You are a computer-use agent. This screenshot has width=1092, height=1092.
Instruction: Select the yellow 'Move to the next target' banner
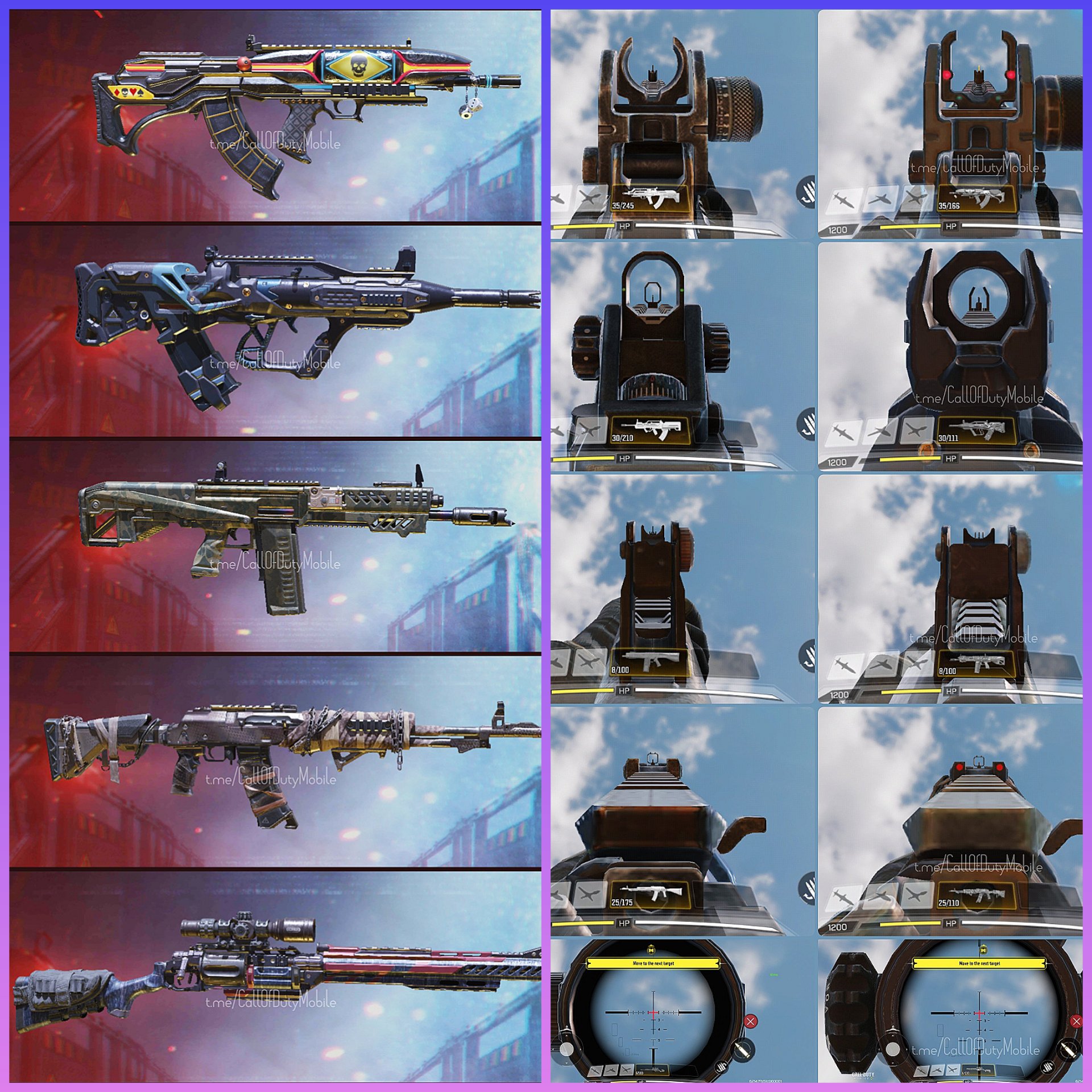tap(654, 963)
